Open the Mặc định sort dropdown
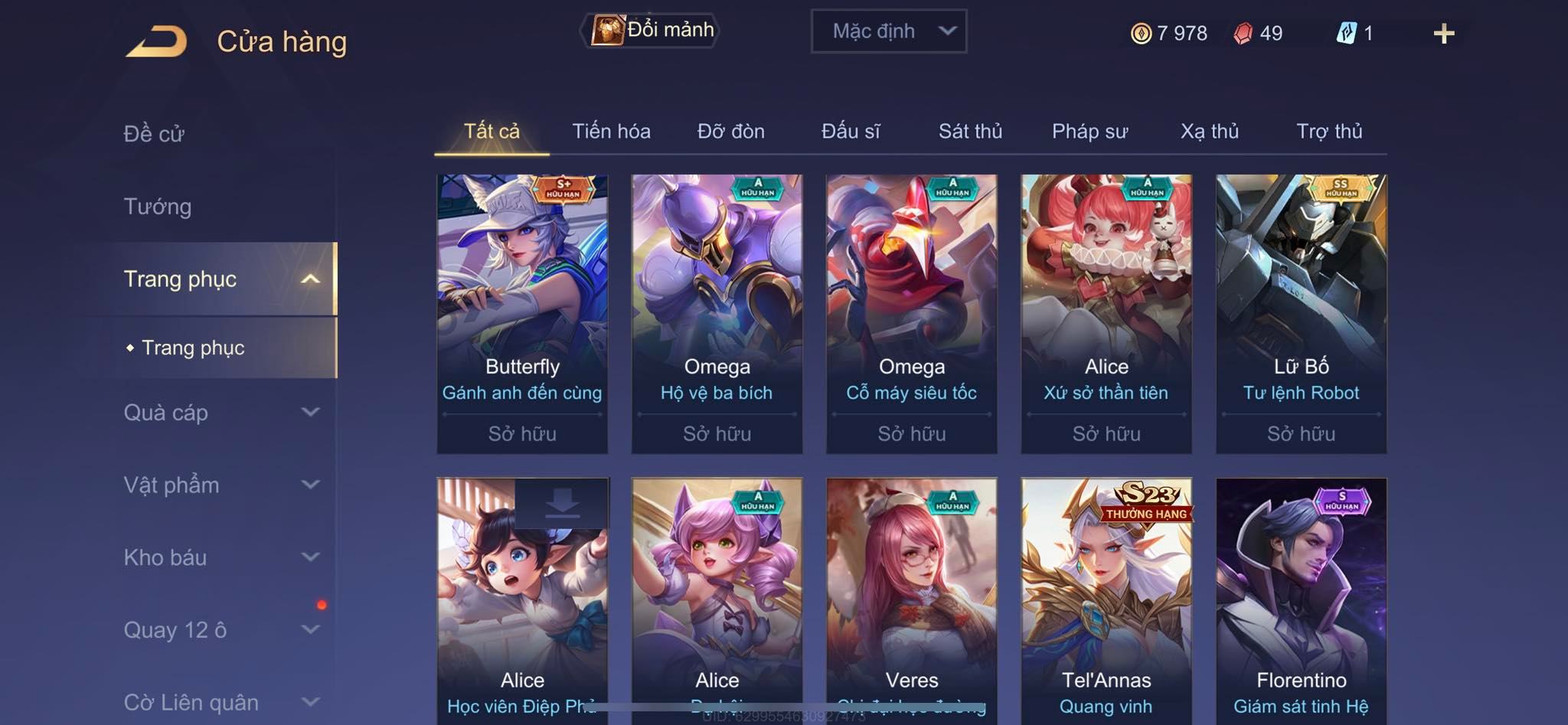 click(x=888, y=31)
